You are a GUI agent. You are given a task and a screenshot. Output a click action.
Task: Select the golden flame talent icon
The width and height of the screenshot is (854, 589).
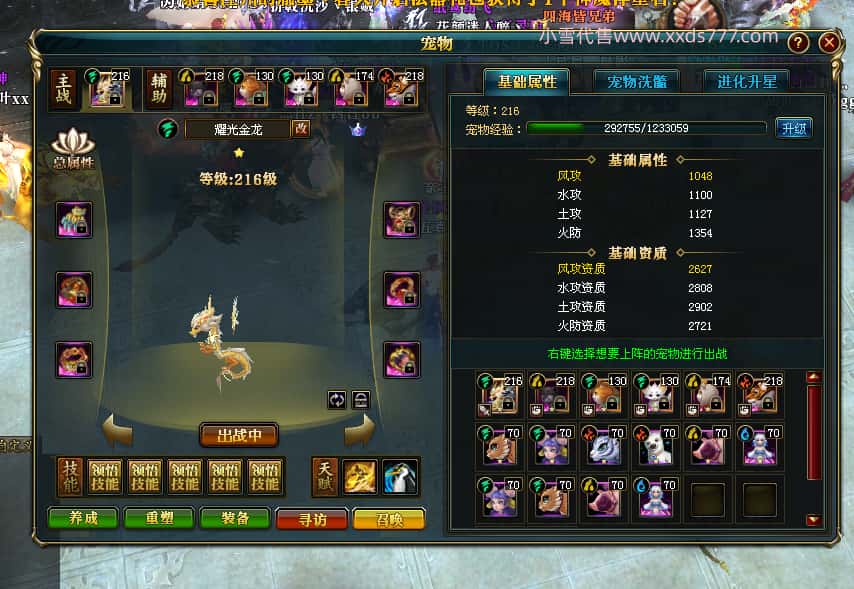pyautogui.click(x=360, y=477)
